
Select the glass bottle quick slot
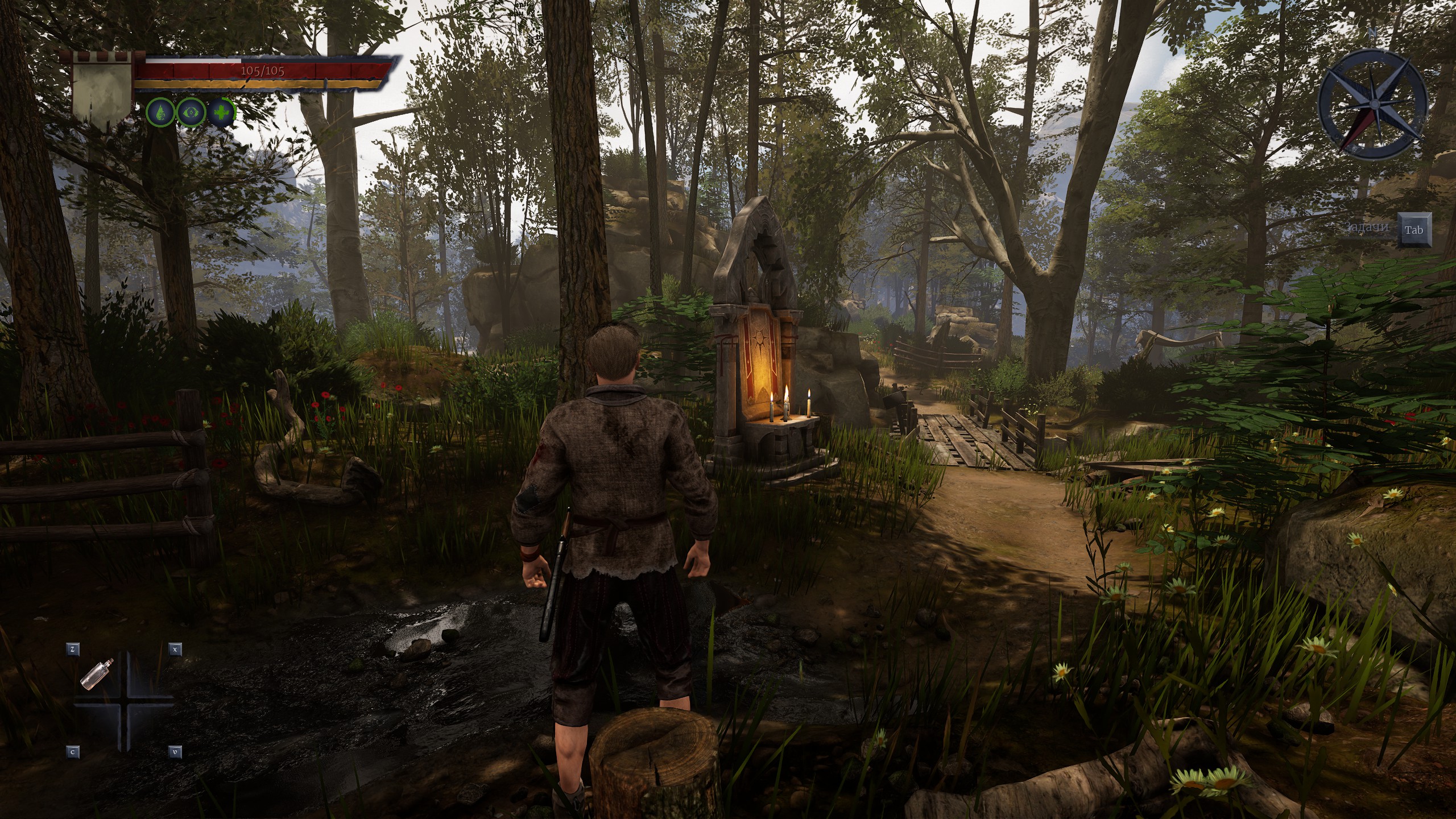97,675
